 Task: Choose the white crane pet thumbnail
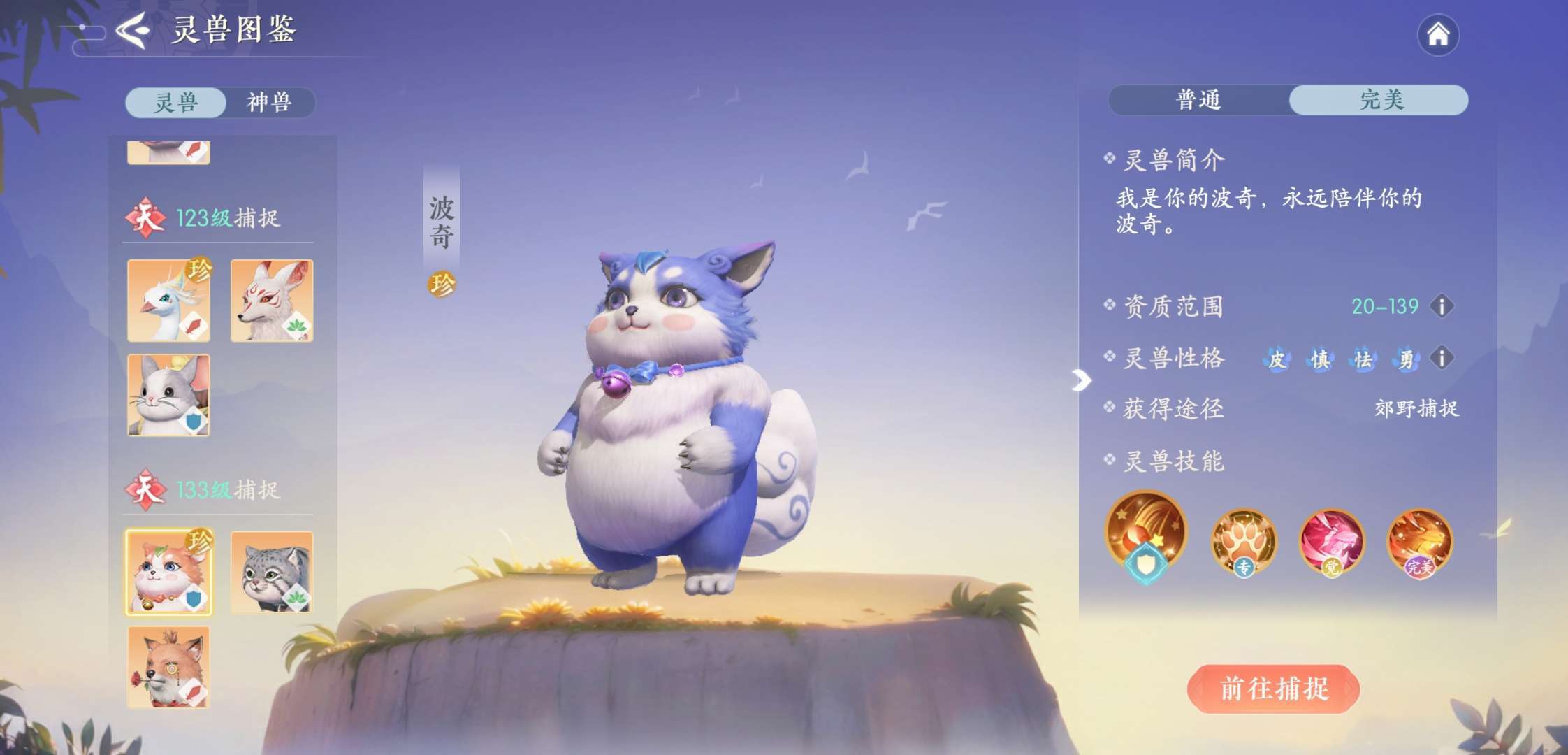pos(168,301)
